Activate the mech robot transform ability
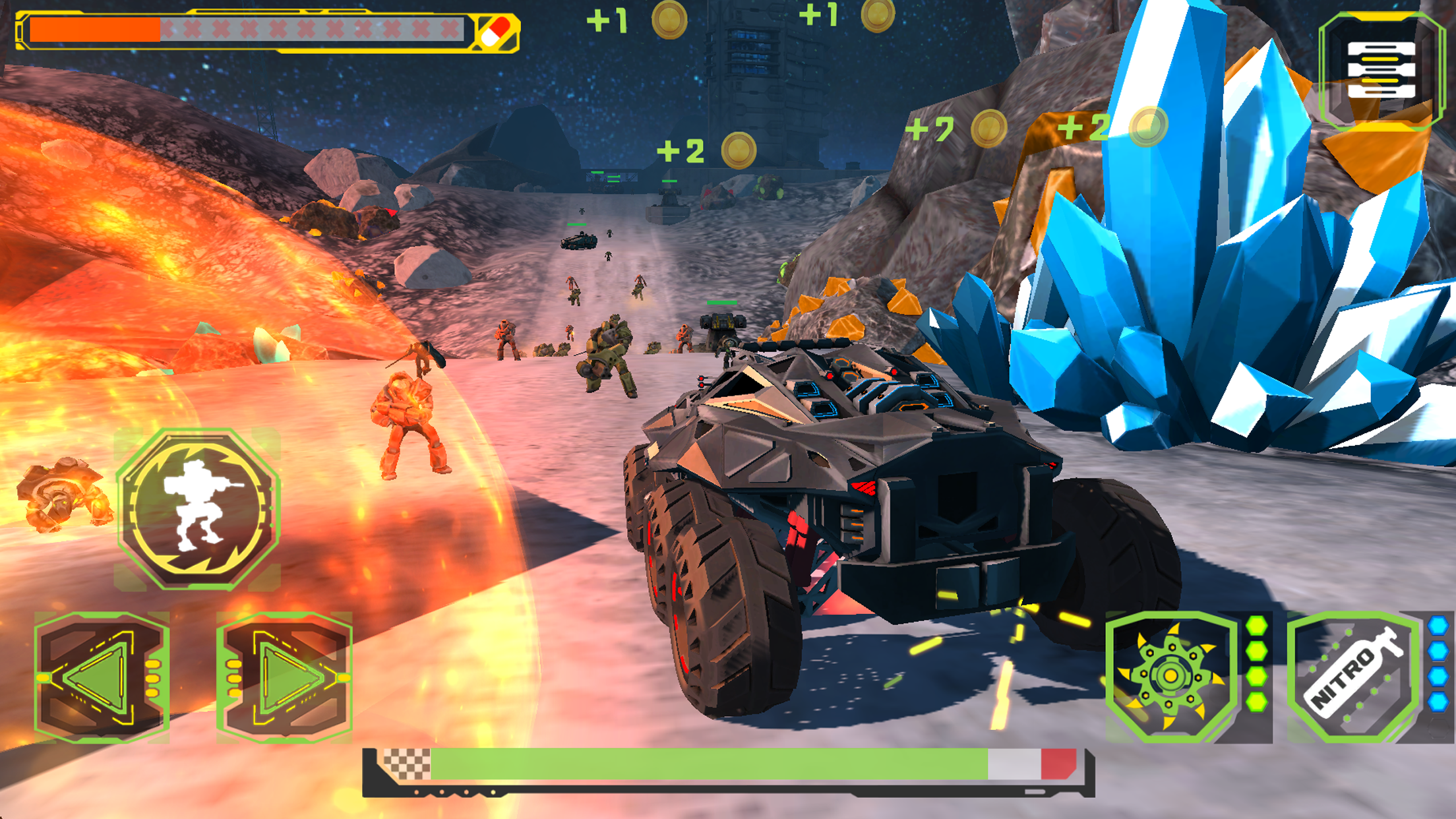Screen dimensions: 1456x819 coord(198,509)
